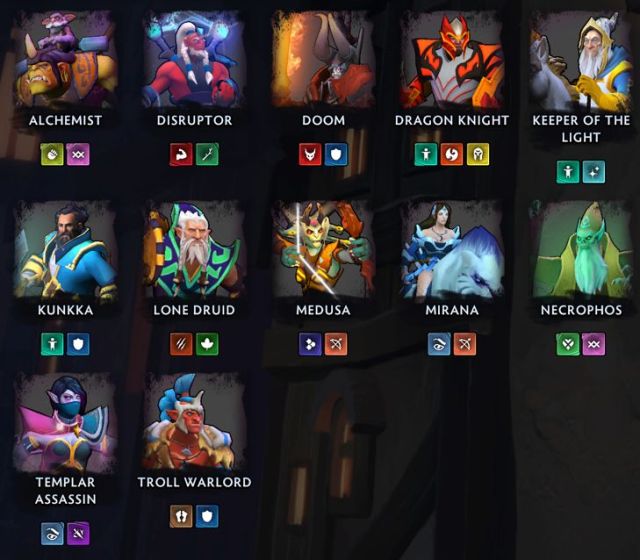
Task: Click Medusa's orange bow alliance icon
Action: 336,345
